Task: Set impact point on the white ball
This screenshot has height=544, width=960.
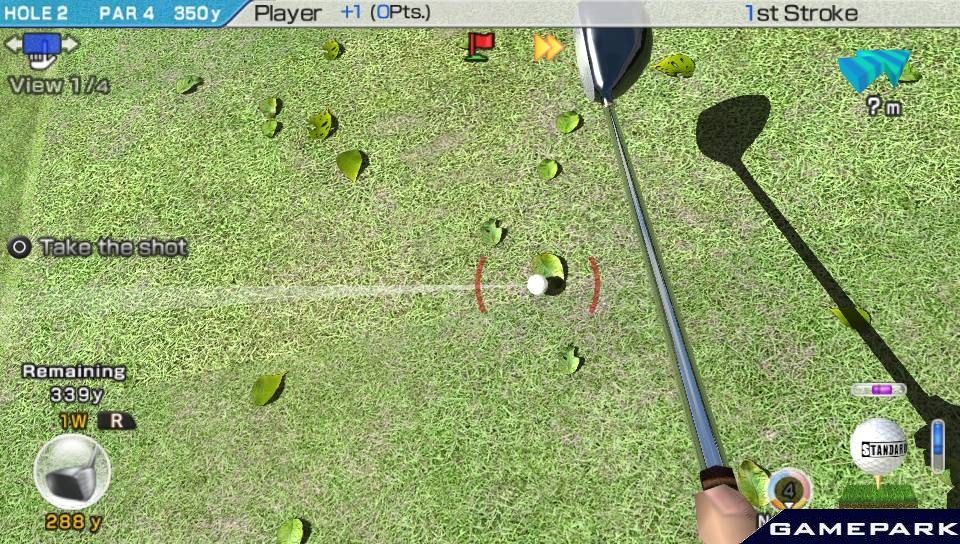Action: [x=537, y=285]
